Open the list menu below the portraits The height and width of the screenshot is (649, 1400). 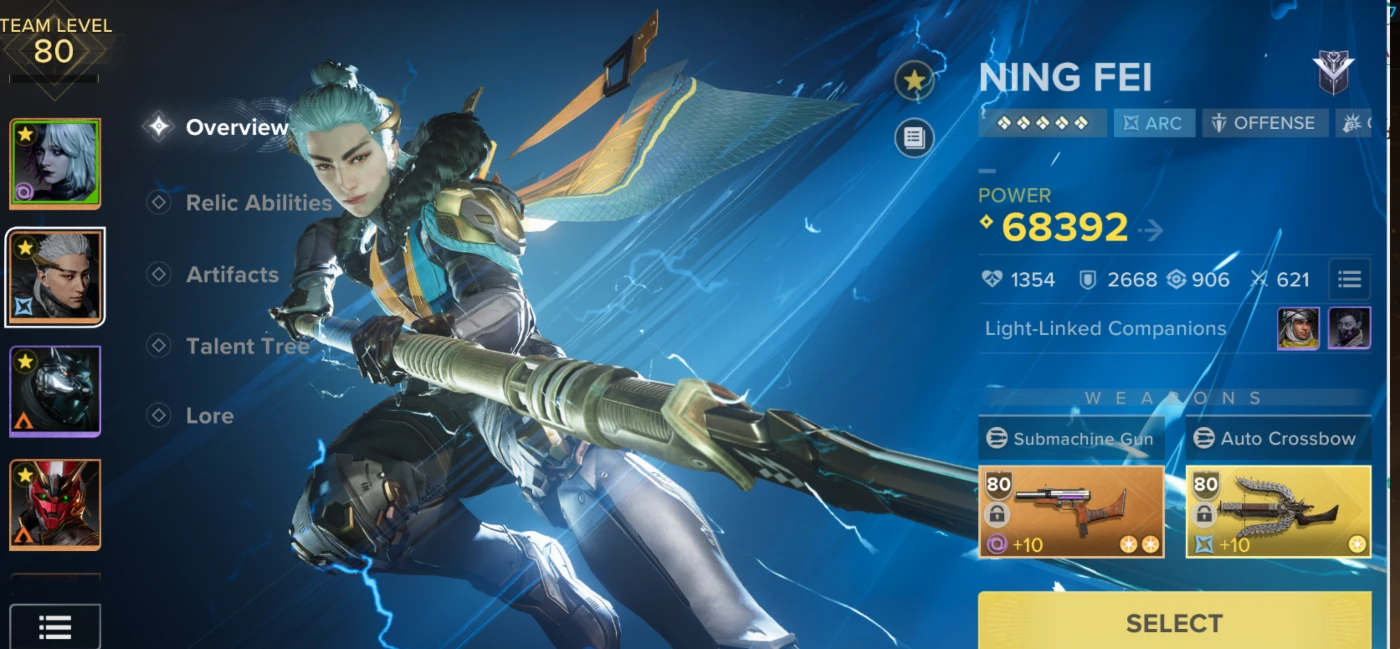coord(55,627)
